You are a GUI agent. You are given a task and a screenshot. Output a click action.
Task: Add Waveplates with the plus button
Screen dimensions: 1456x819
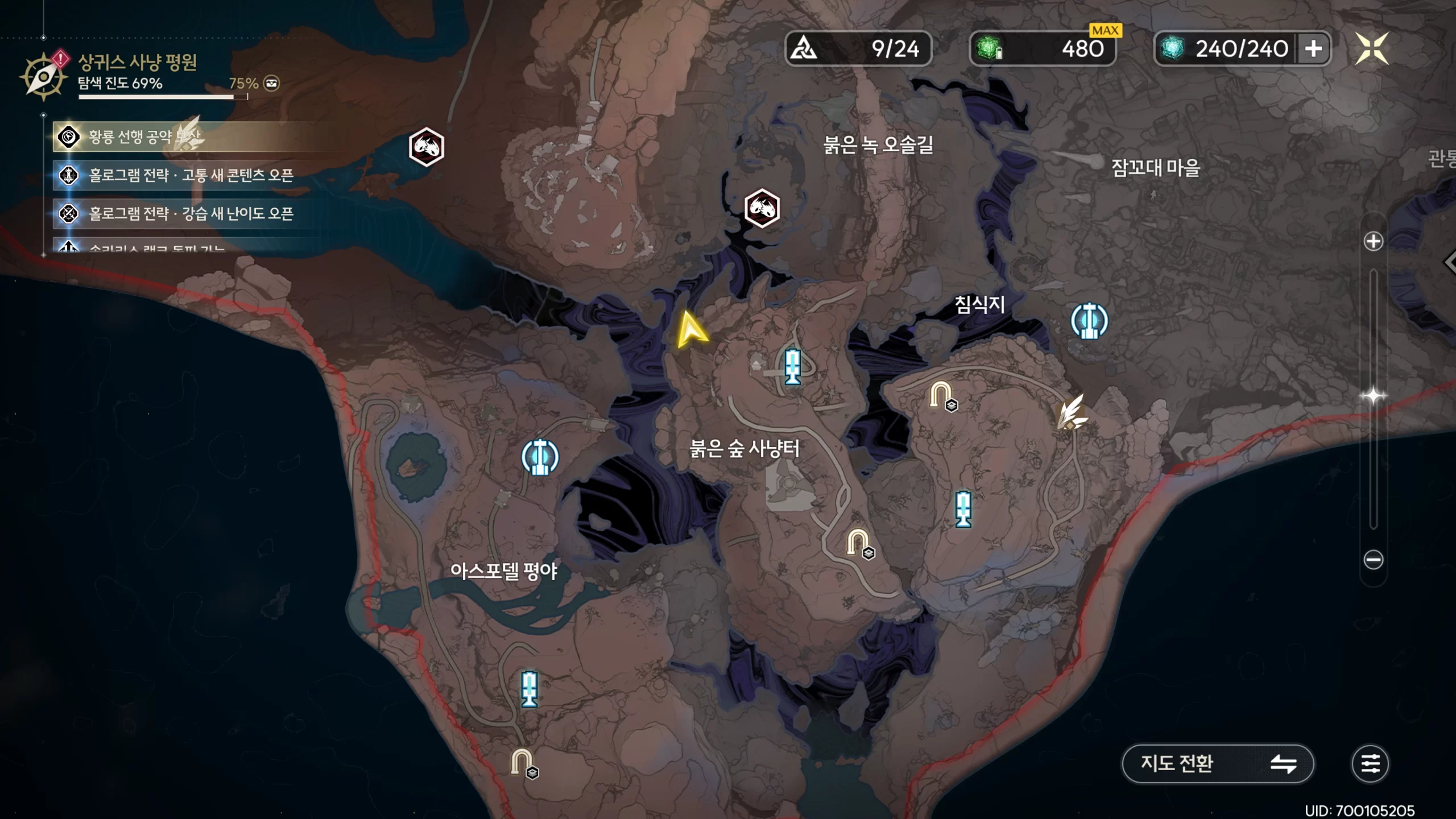pos(1313,49)
